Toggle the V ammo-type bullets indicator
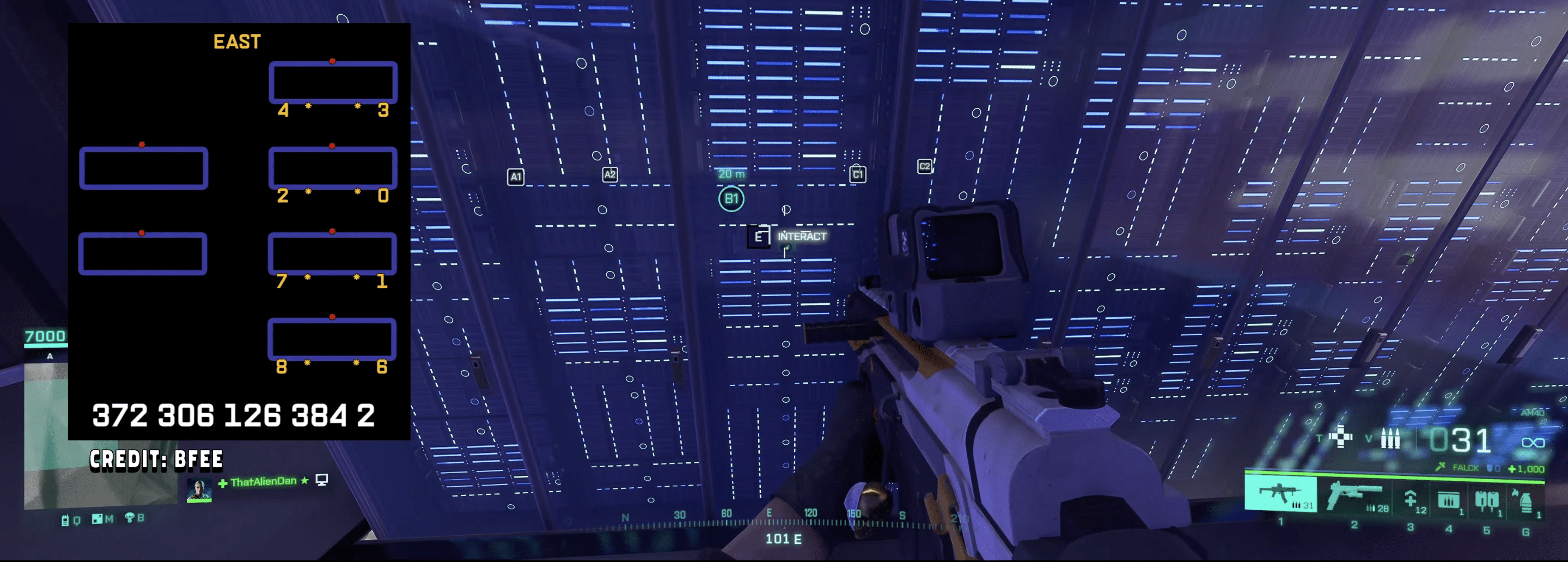 [1392, 438]
